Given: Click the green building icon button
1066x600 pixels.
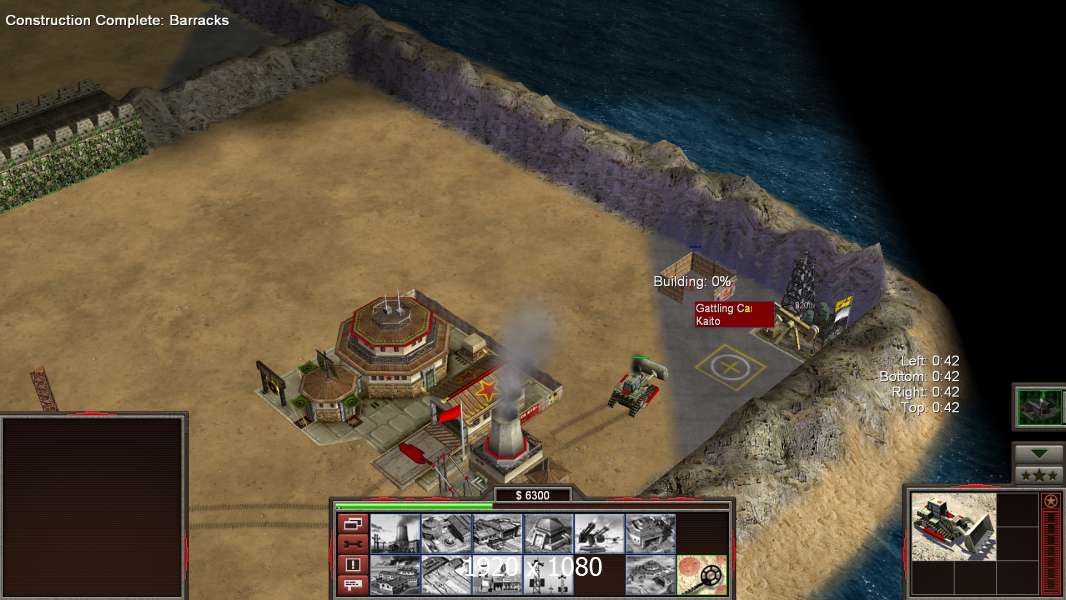Looking at the screenshot, I should [x=1039, y=406].
